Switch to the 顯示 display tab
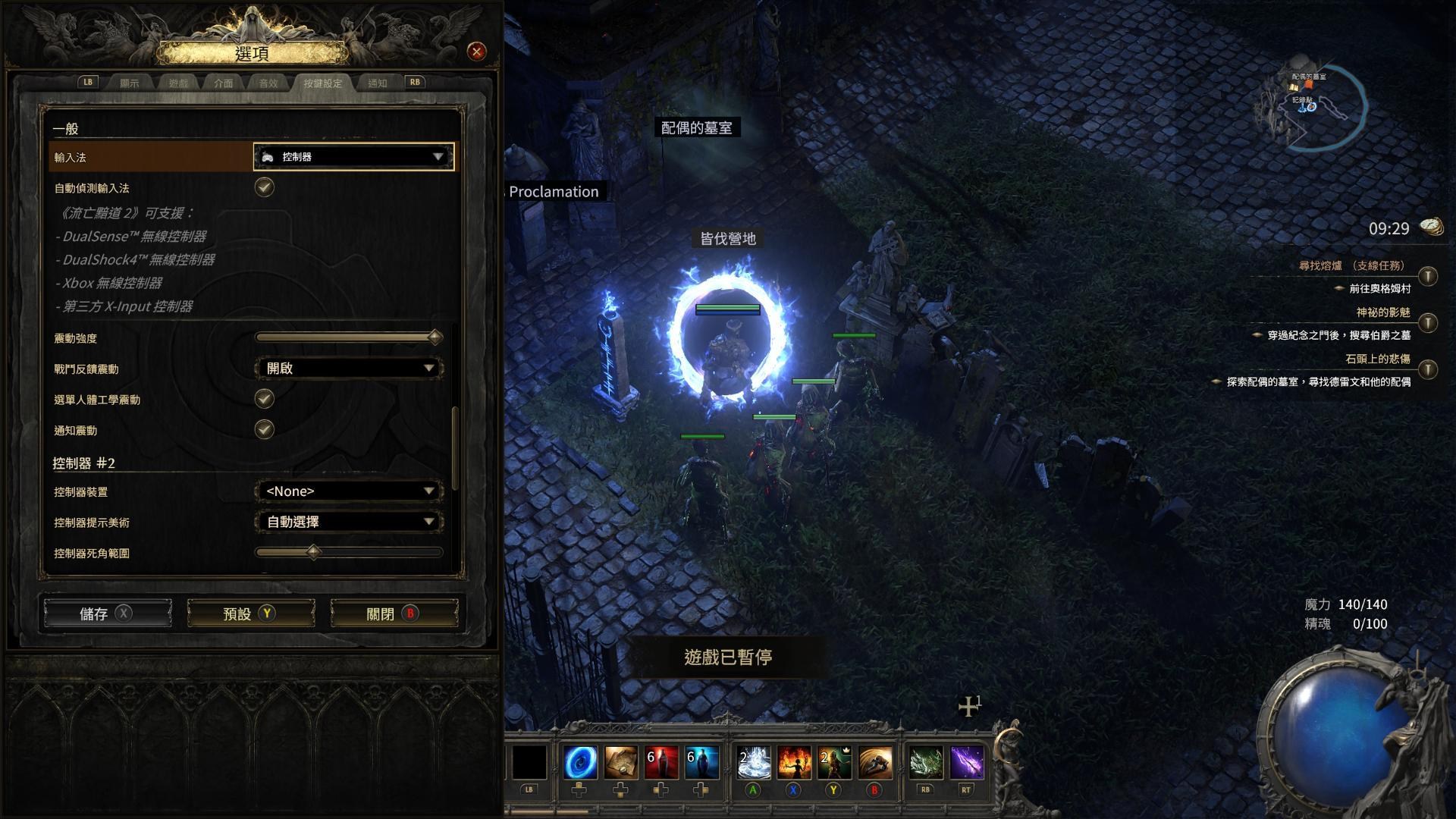This screenshot has width=1456, height=819. [130, 83]
